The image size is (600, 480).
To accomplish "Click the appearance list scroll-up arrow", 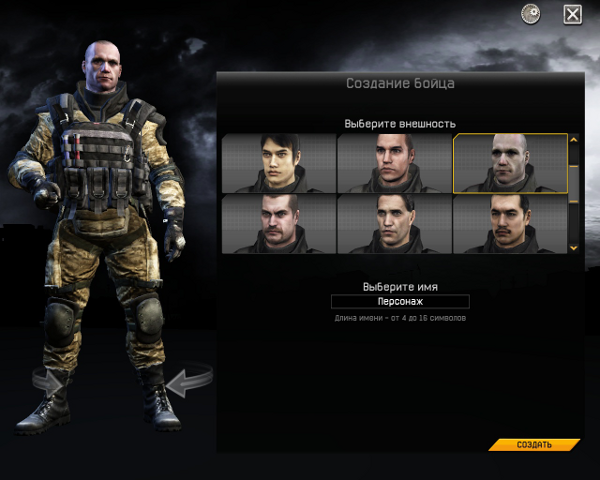I will point(574,140).
